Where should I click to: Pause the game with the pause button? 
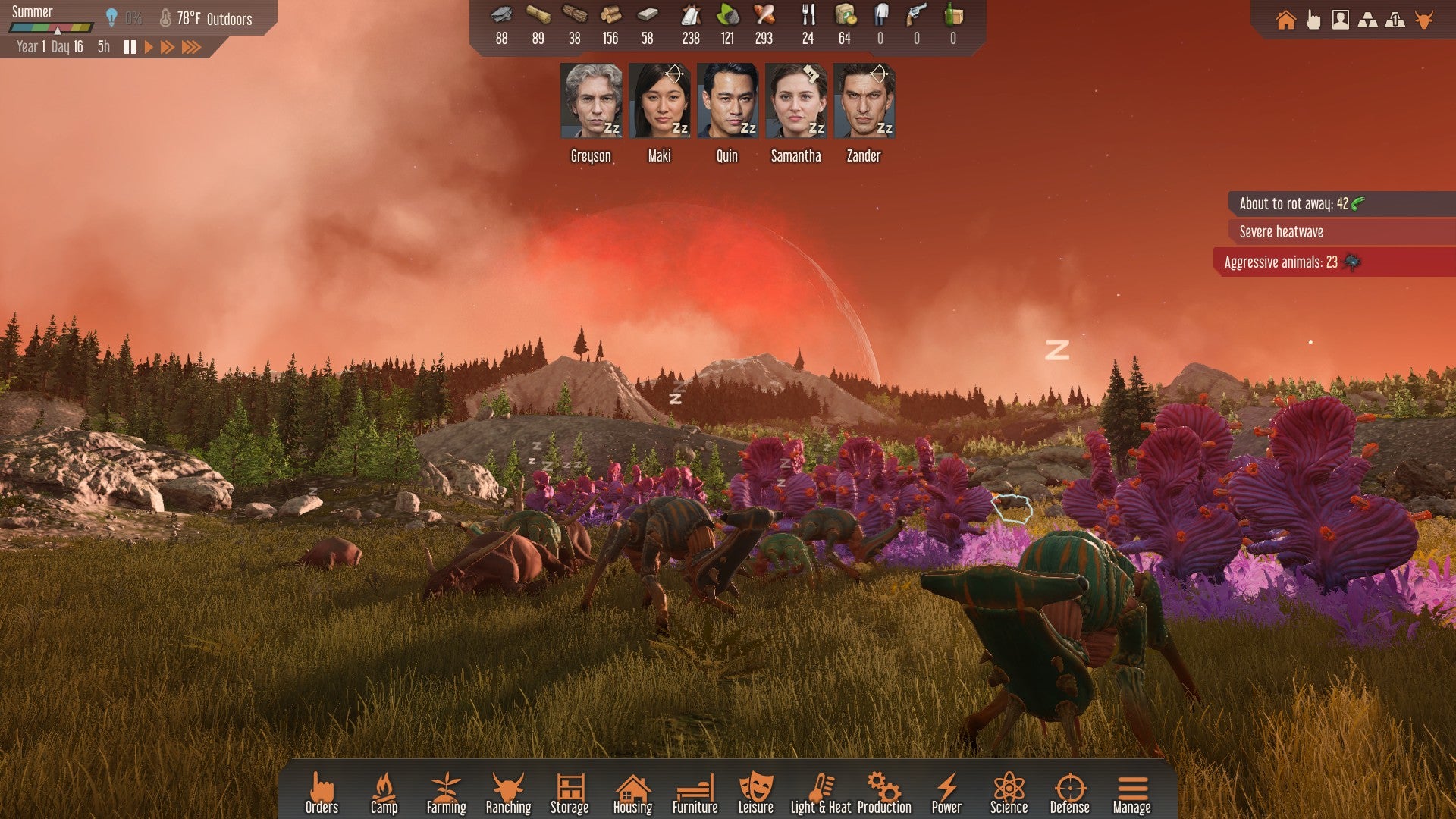130,47
